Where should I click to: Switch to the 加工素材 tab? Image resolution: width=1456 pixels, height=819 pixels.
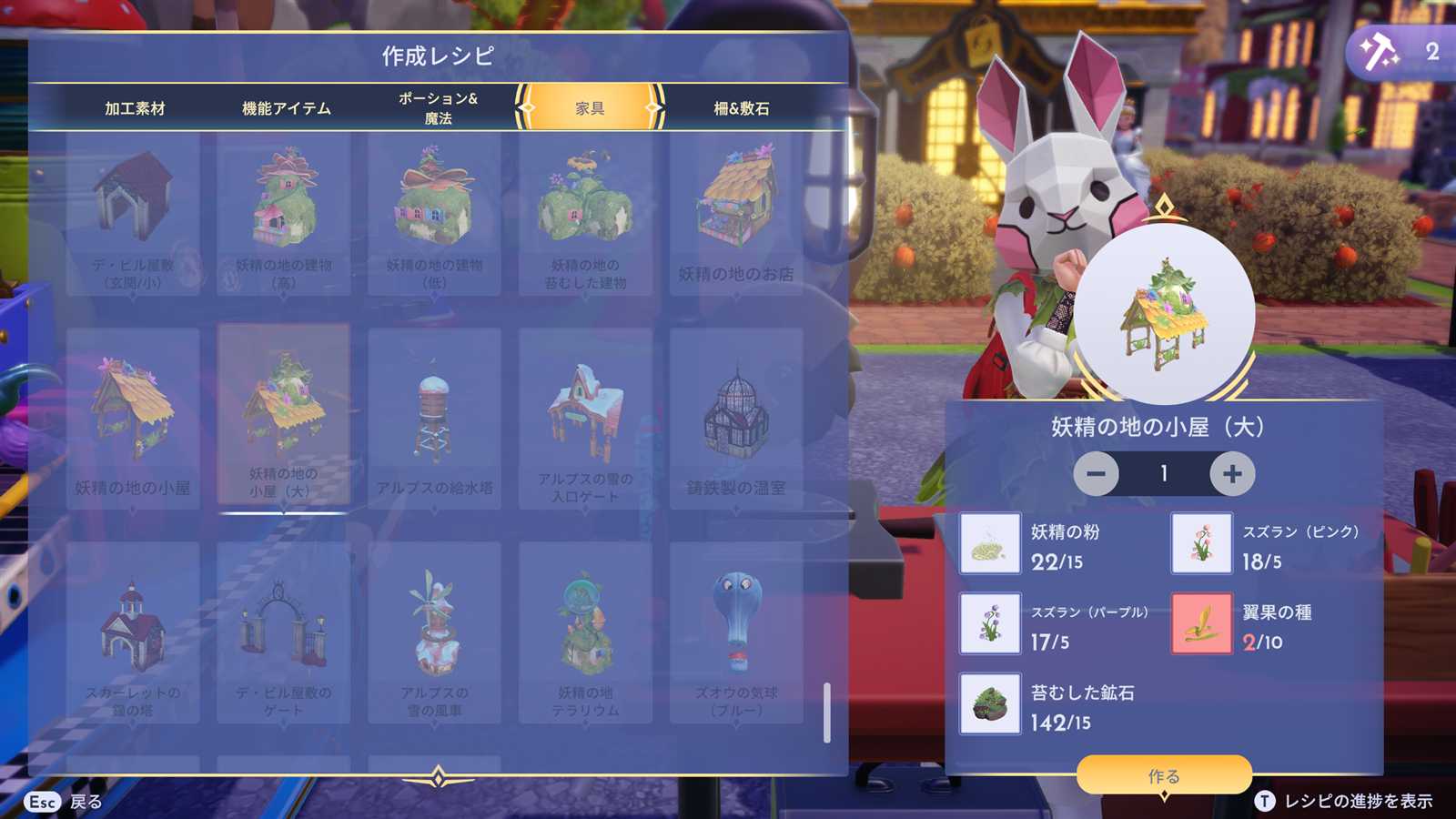pyautogui.click(x=135, y=108)
